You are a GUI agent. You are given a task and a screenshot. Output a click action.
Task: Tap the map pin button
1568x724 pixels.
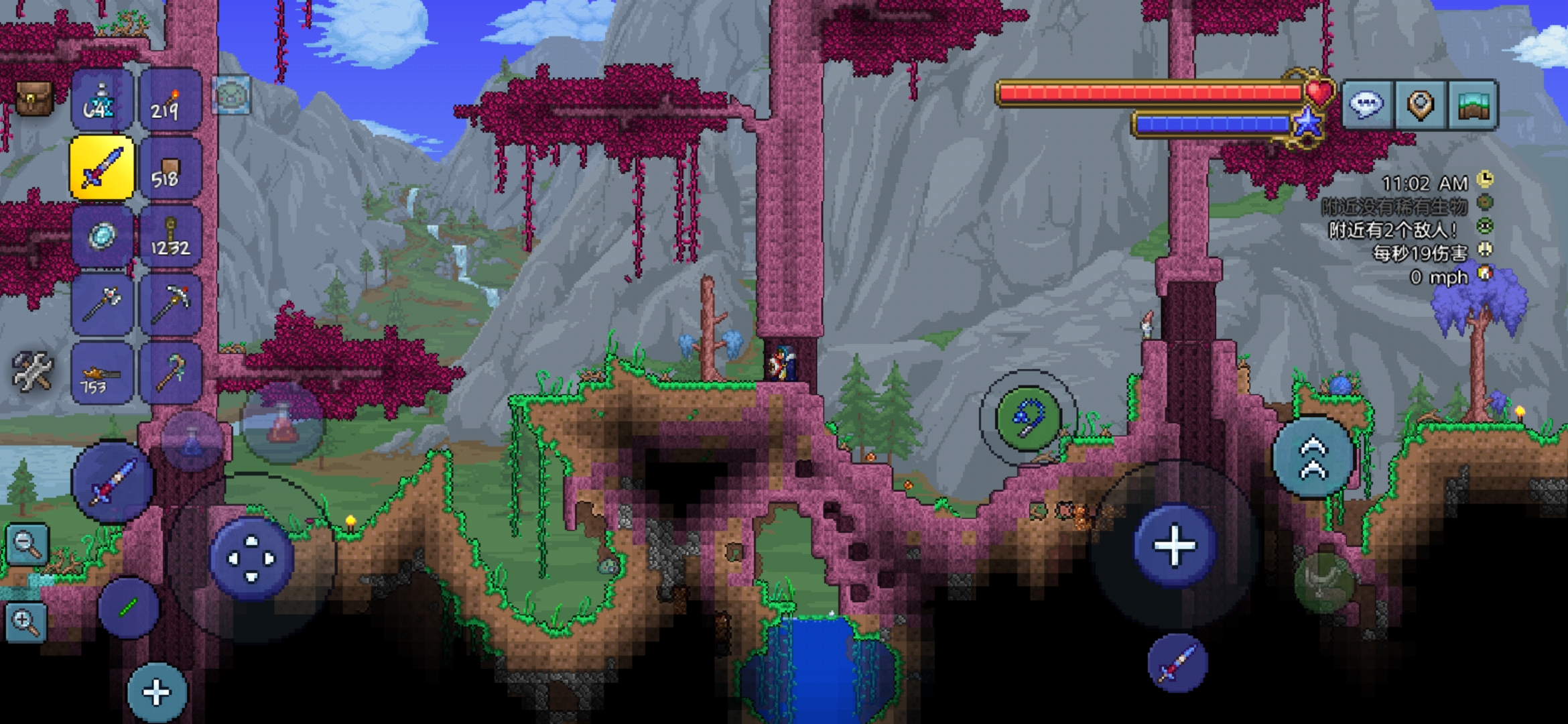pyautogui.click(x=1420, y=105)
